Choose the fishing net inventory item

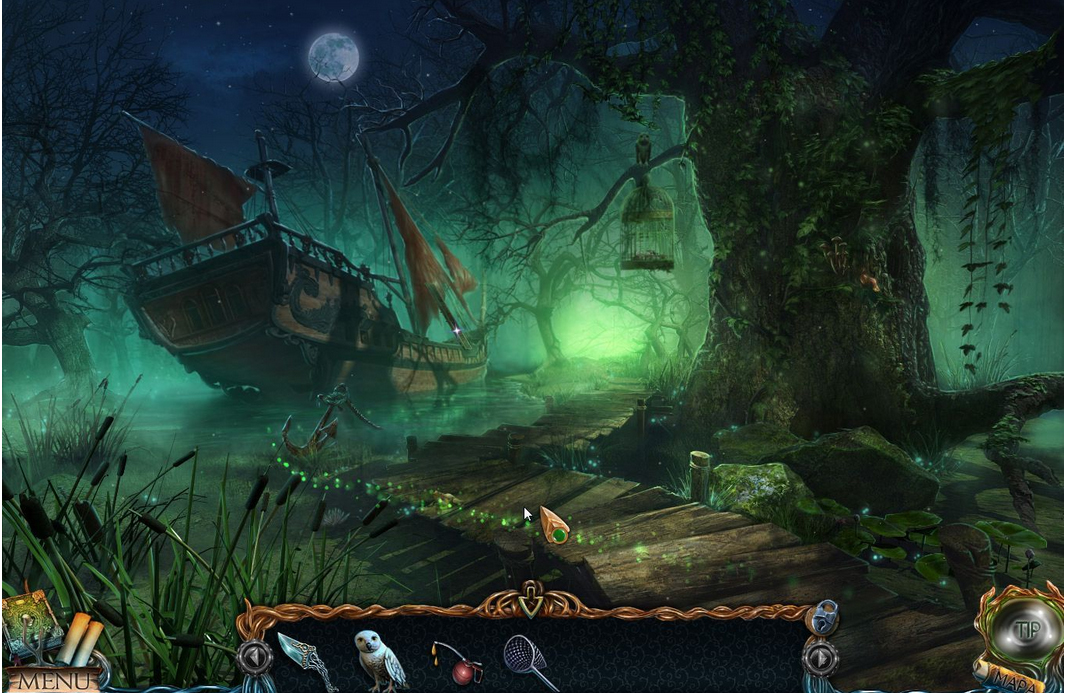pyautogui.click(x=530, y=660)
